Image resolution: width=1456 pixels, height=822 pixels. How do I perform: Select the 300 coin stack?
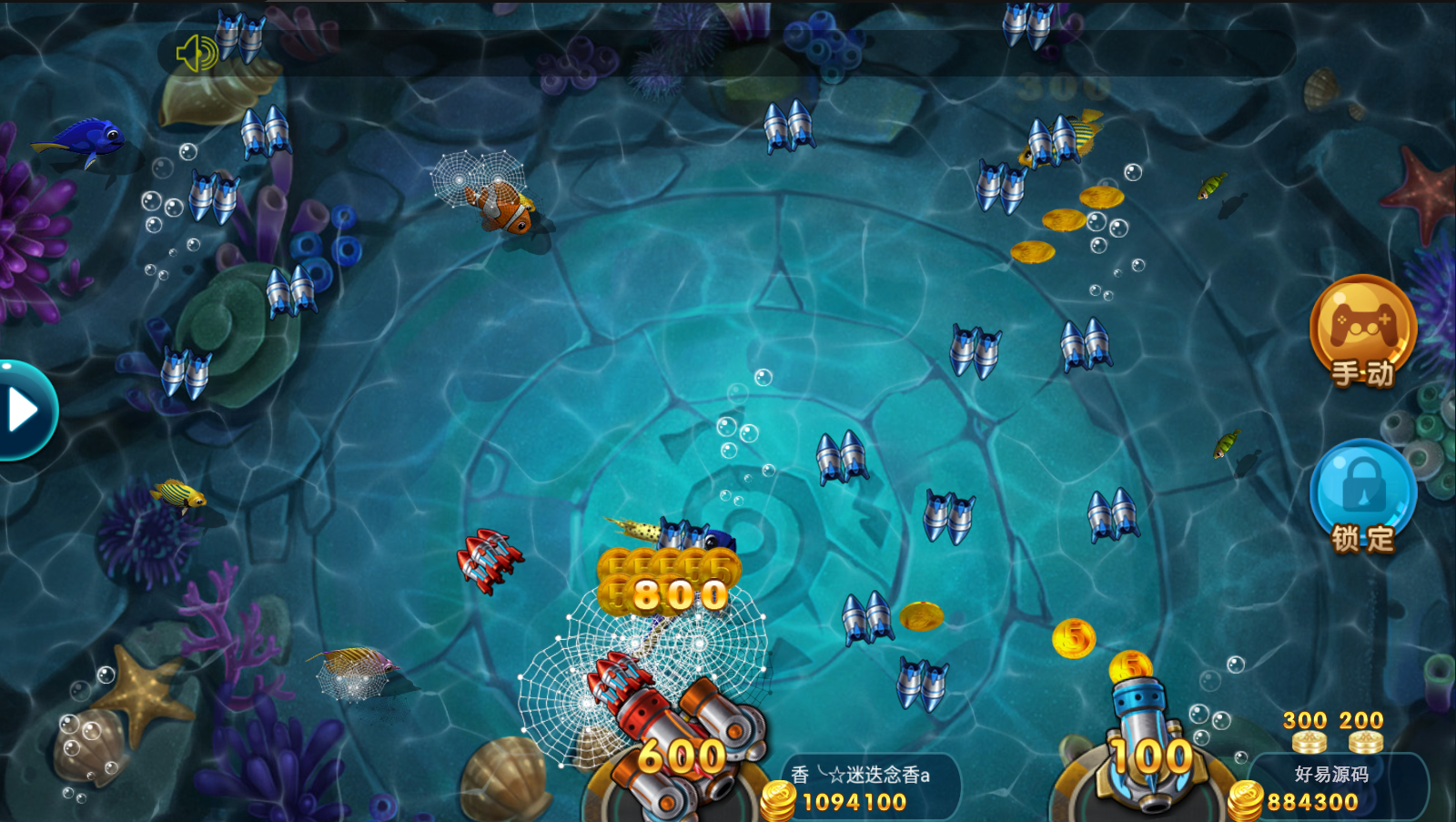pos(1308,733)
